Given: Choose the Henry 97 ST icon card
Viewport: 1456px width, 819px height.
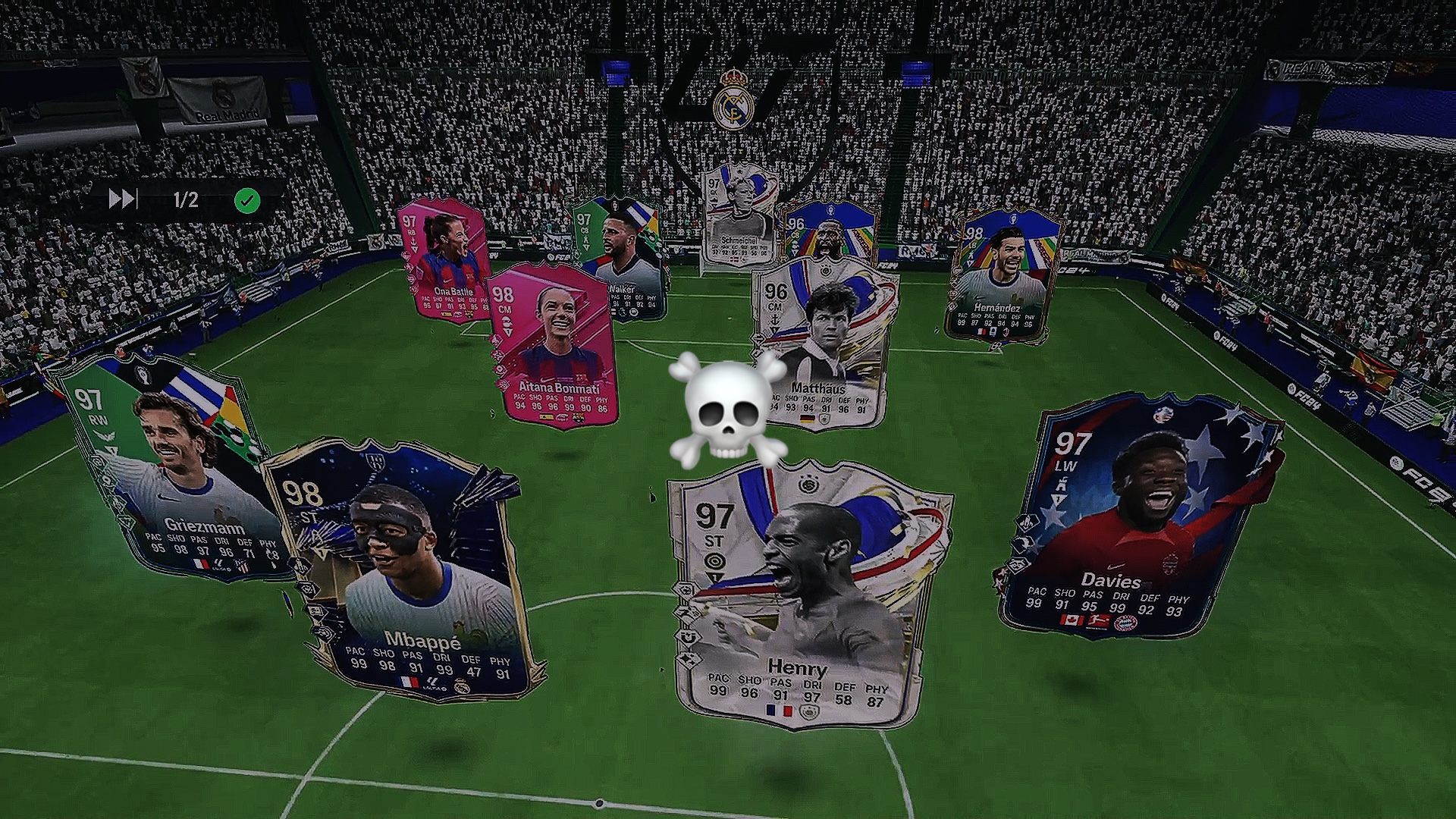Looking at the screenshot, I should coord(808,599).
